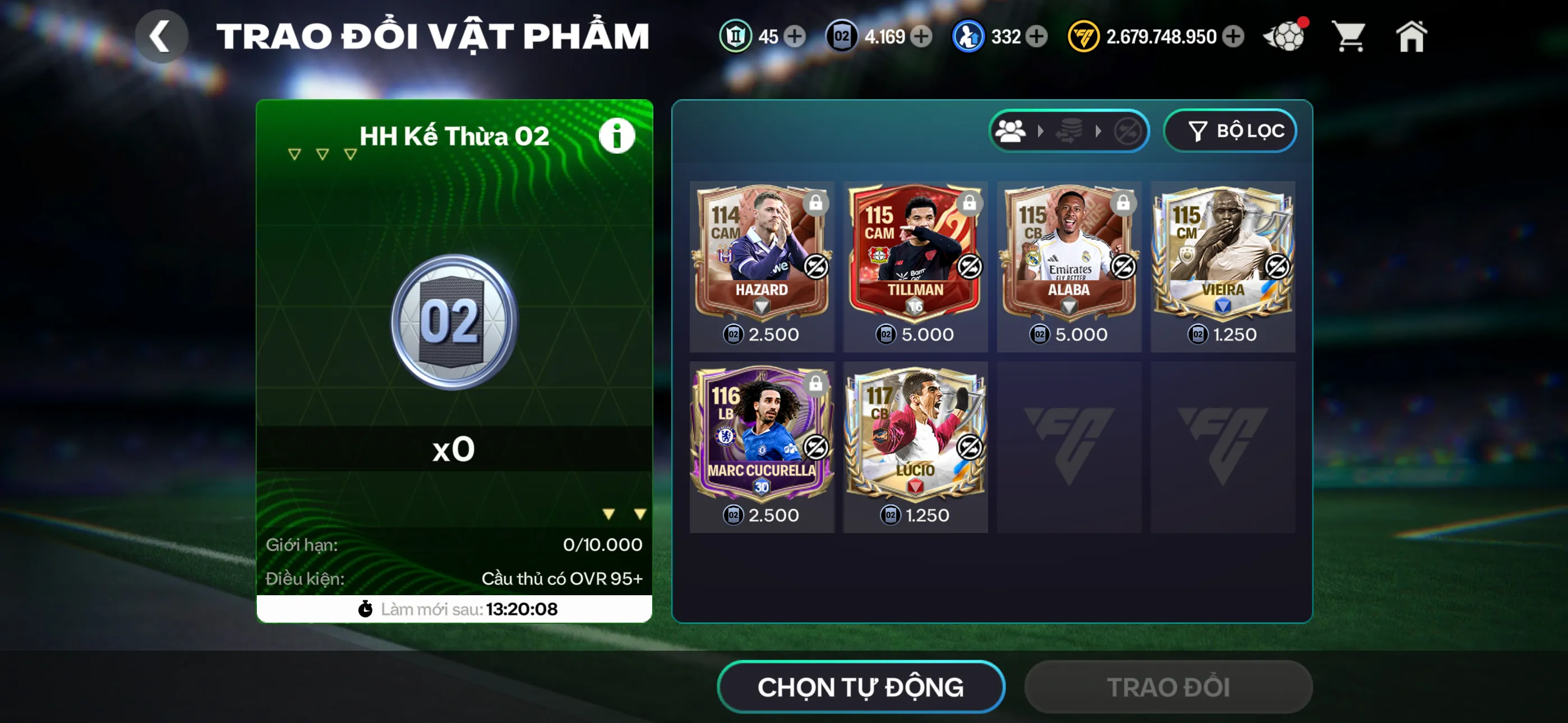The image size is (1568, 723).
Task: Click the back arrow to exit item exchange
Action: coord(162,35)
